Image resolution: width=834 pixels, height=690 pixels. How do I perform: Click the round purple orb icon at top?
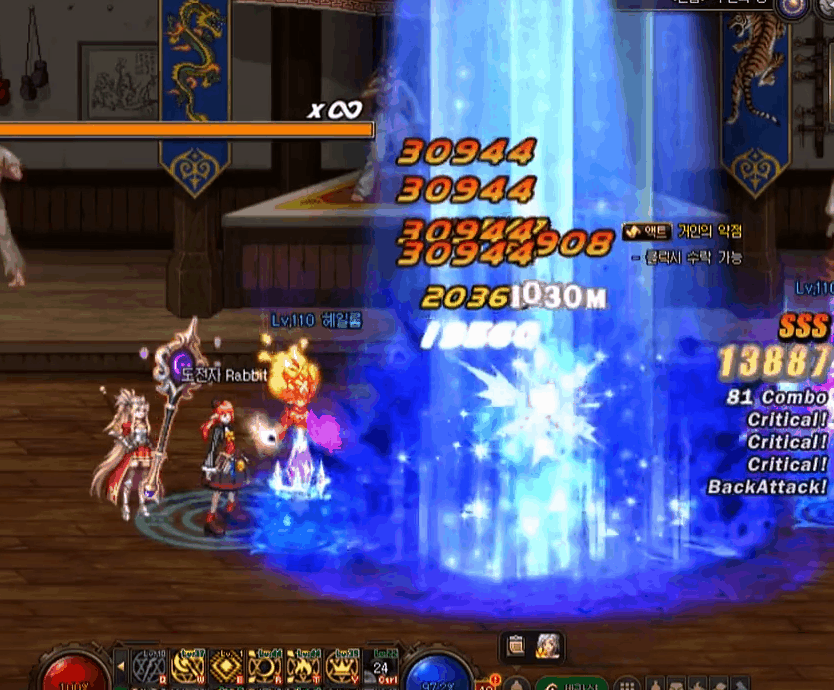click(793, 7)
